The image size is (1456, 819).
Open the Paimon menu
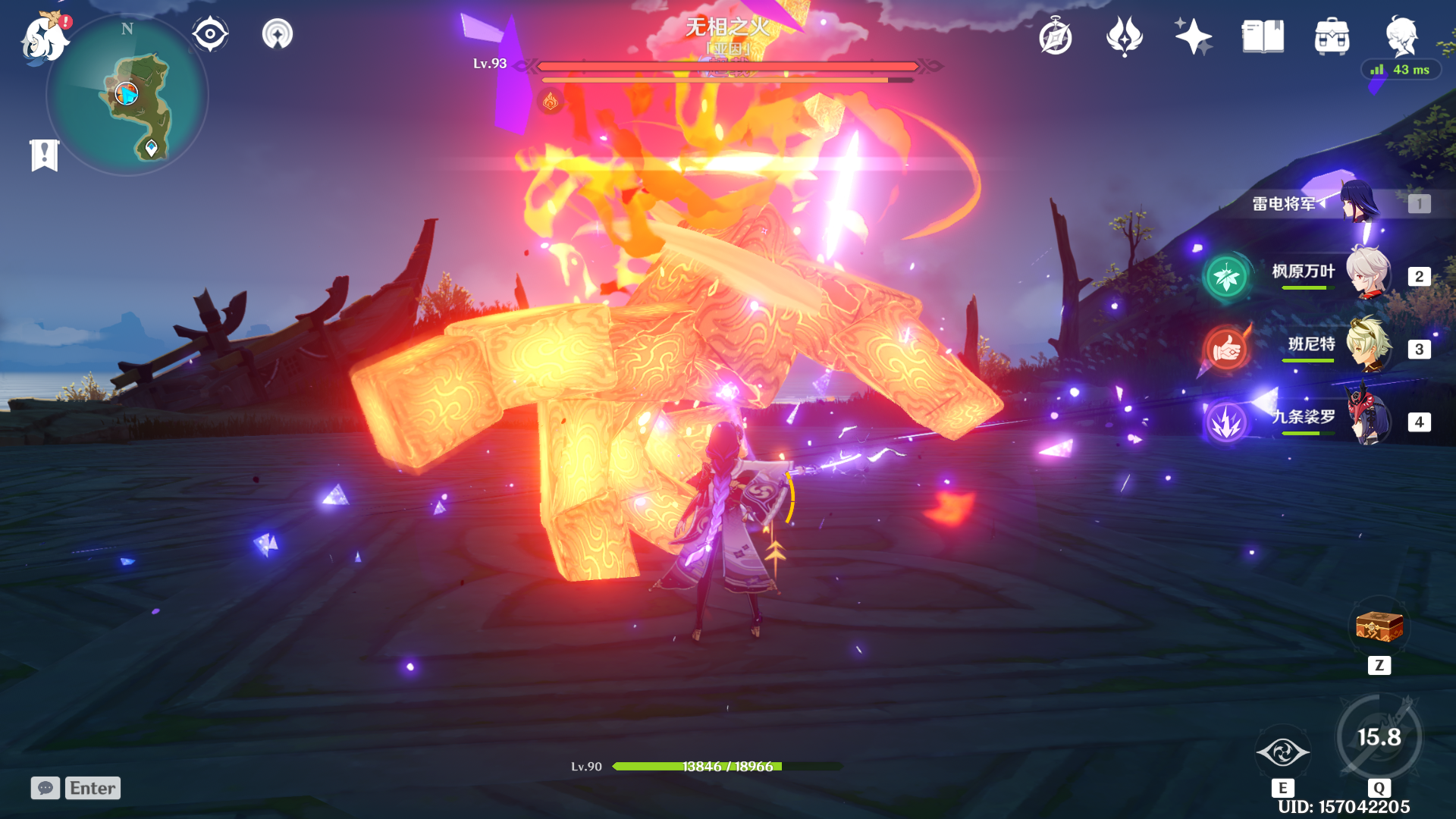(44, 38)
